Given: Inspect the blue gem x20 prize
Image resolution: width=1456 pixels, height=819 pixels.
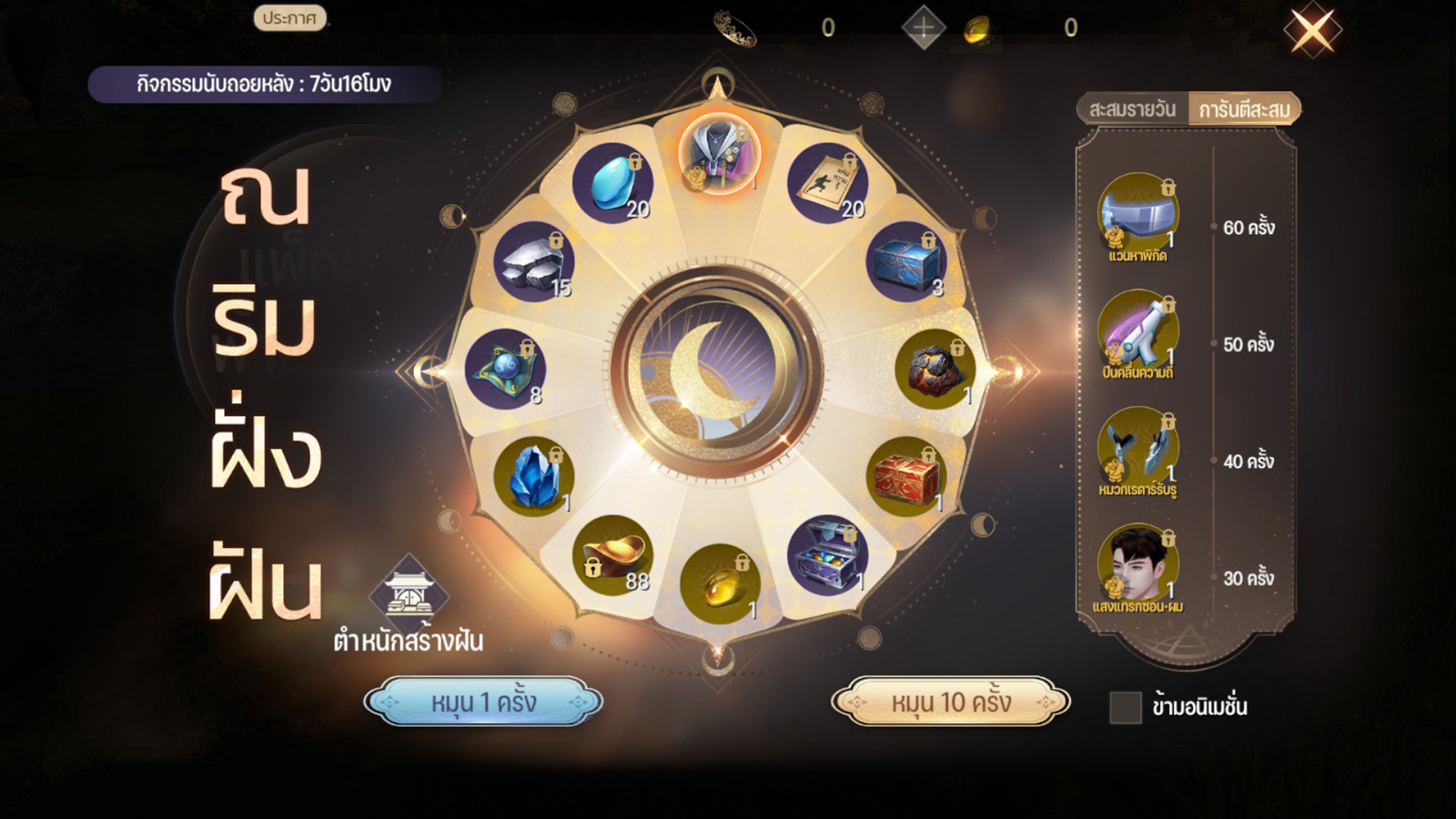Looking at the screenshot, I should 612,183.
